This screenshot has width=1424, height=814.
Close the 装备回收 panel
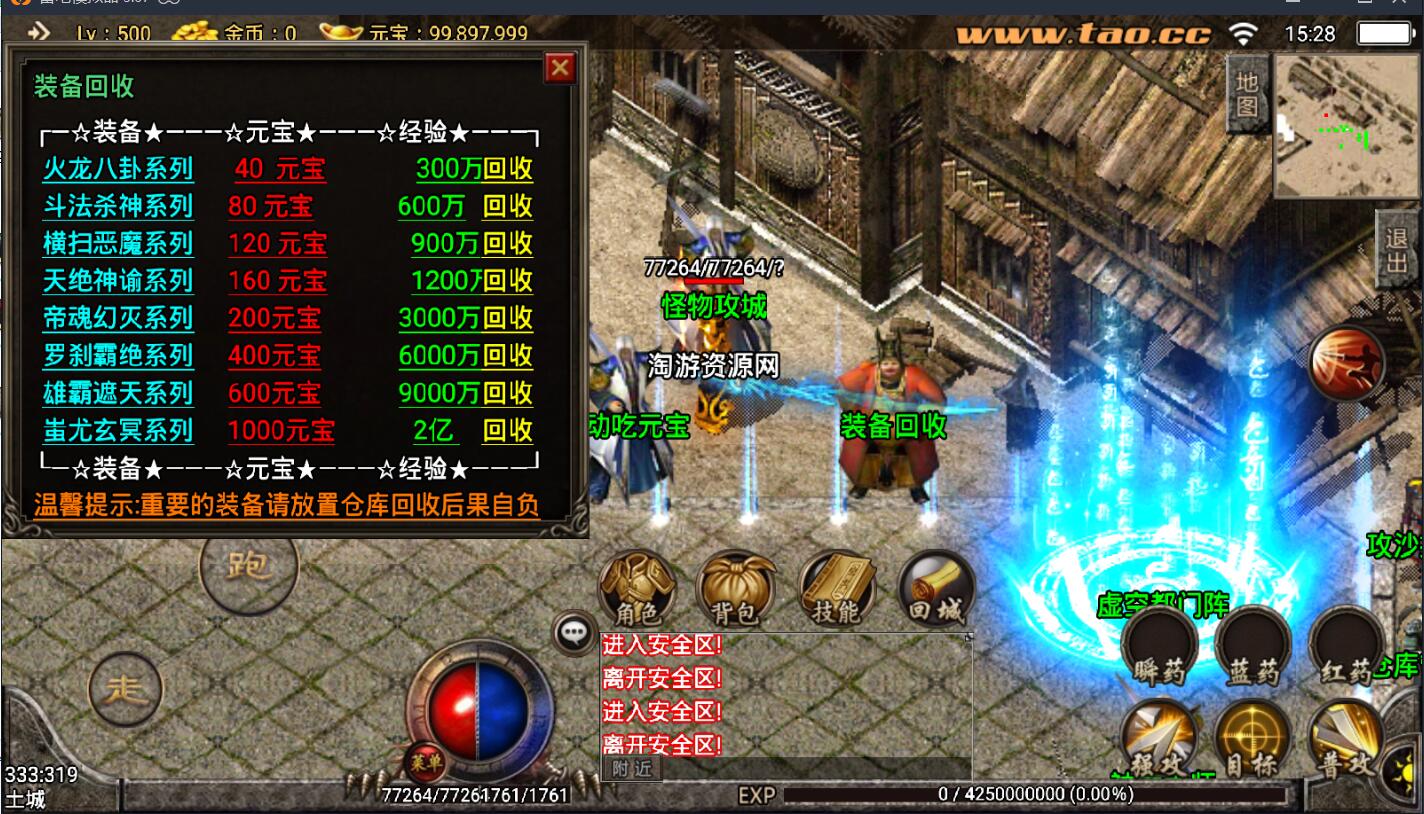point(559,68)
